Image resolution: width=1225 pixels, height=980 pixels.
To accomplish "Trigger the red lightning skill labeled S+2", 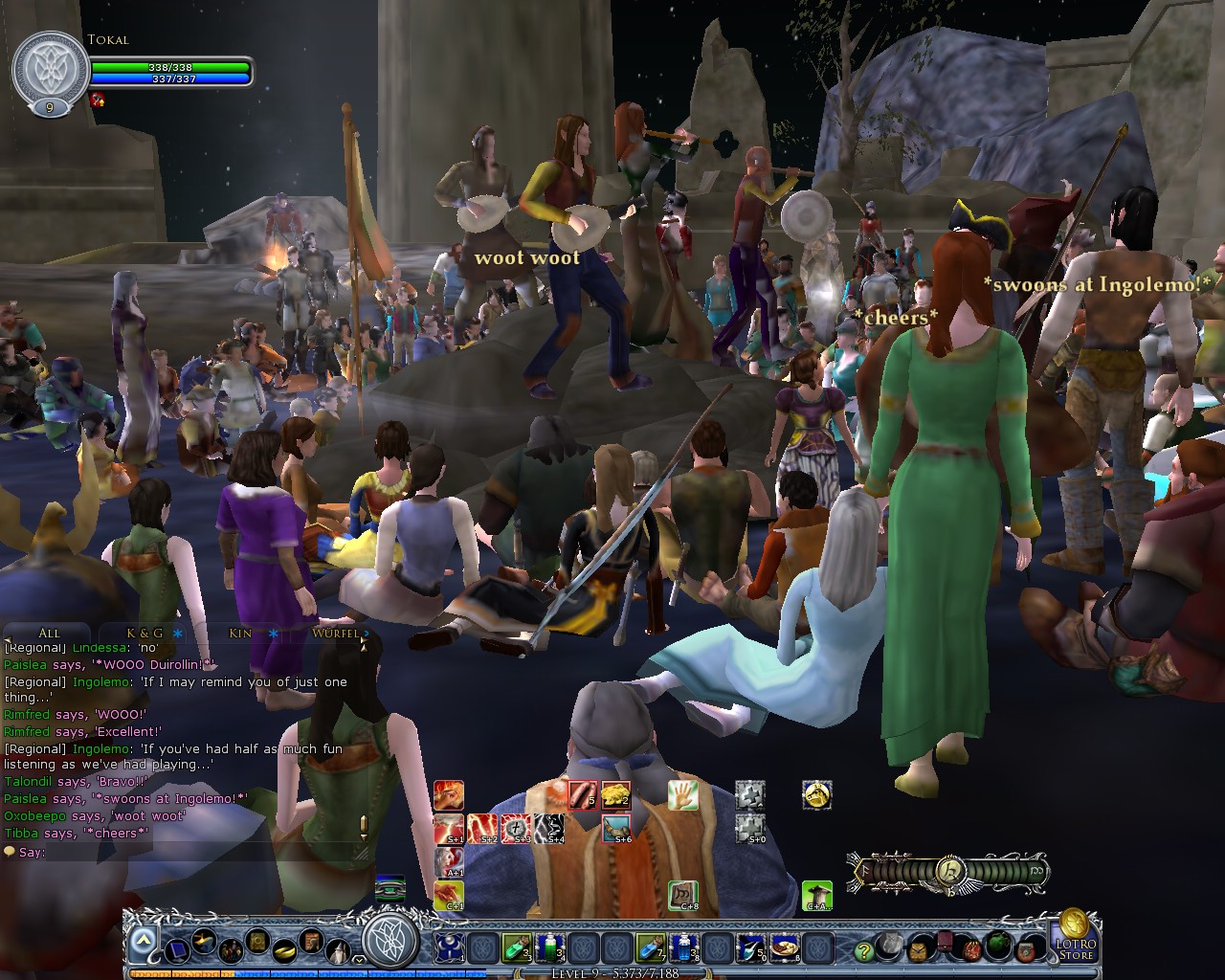I will coord(482,828).
